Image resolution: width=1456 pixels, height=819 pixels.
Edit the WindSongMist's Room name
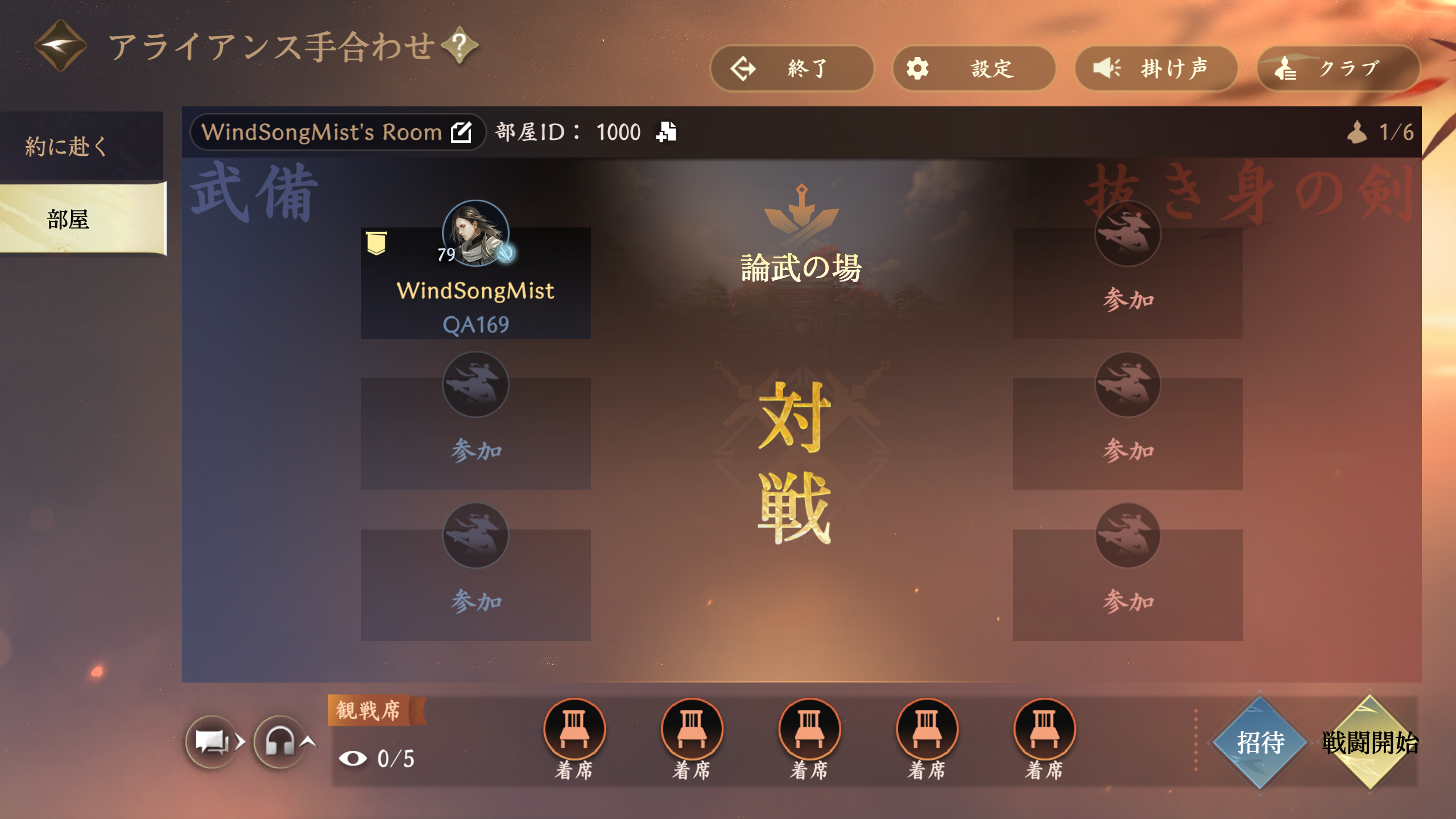pos(461,132)
